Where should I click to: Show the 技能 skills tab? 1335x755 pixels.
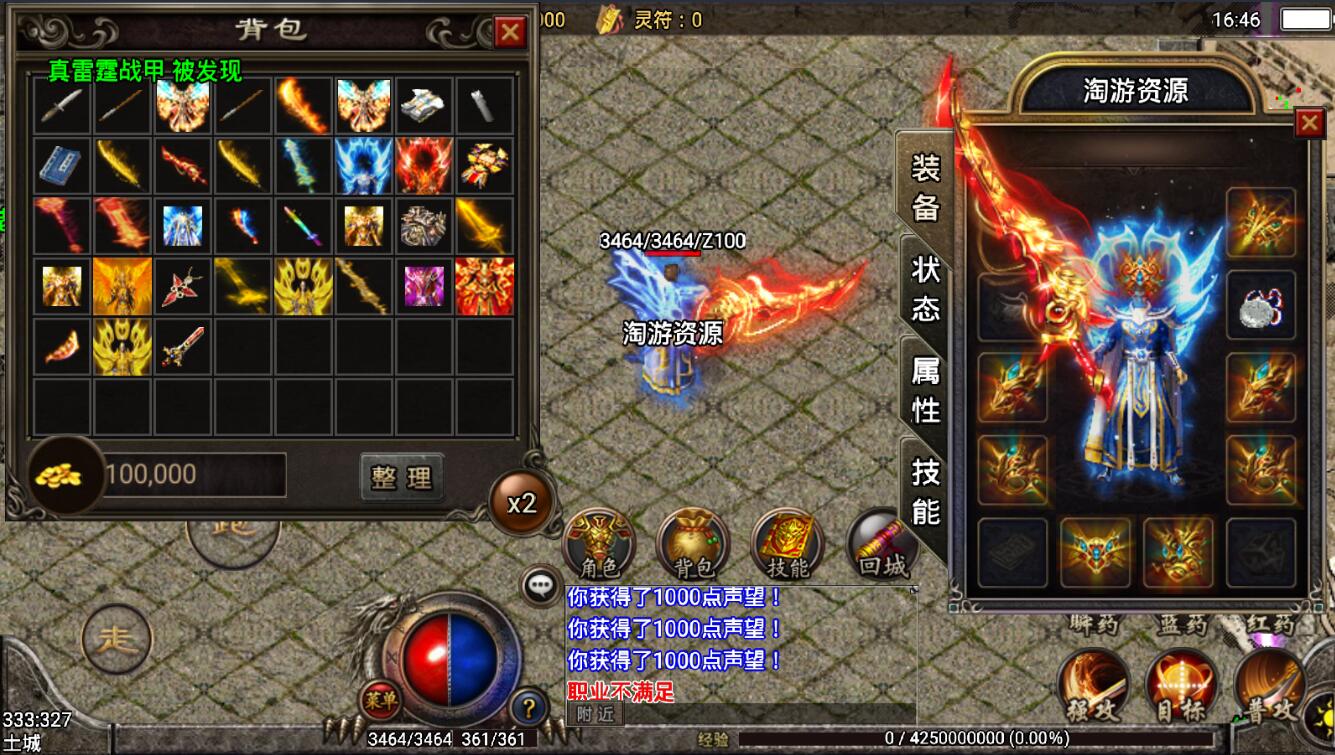925,492
